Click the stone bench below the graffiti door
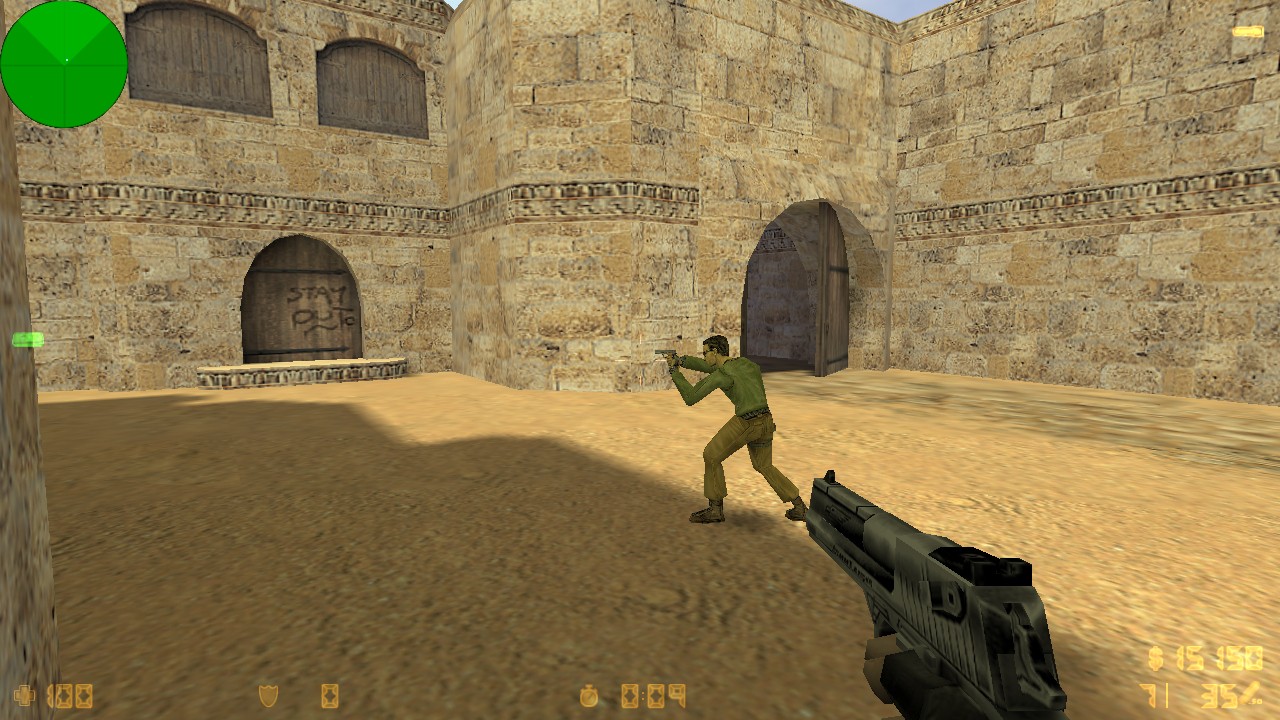 point(300,375)
